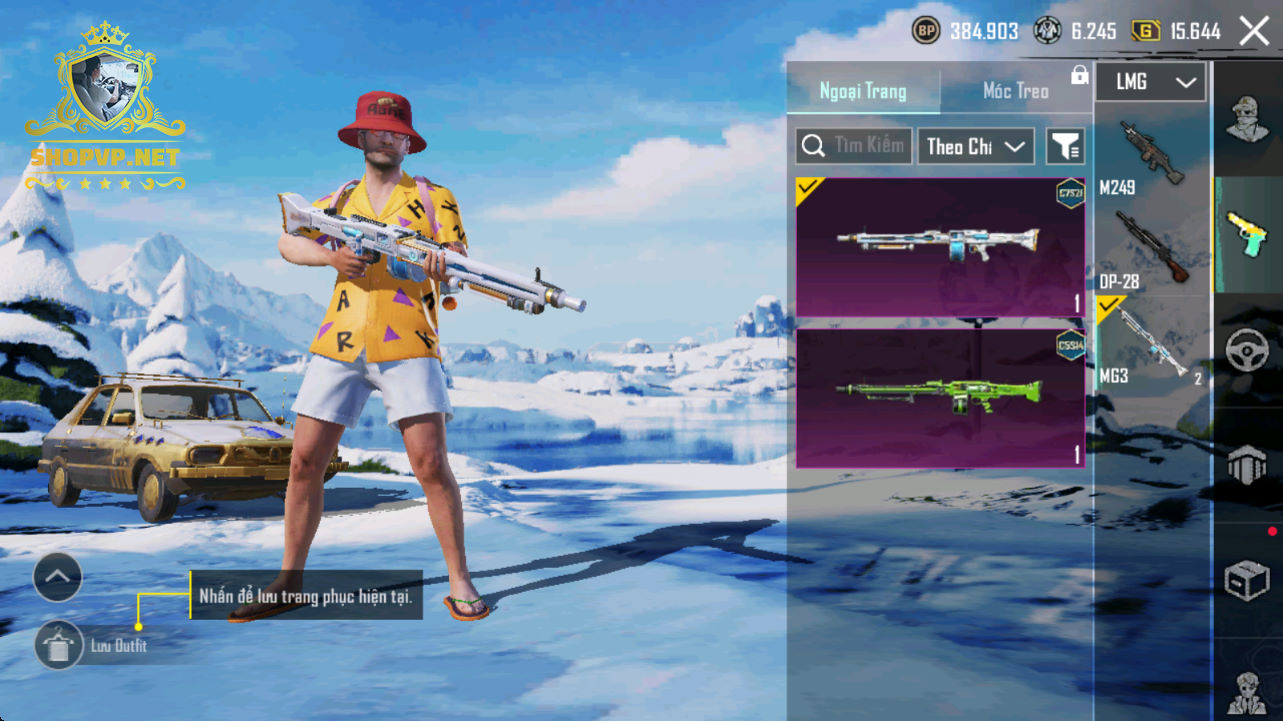The height and width of the screenshot is (721, 1283).
Task: Pick DP-28 from the weapon list
Action: point(1151,247)
